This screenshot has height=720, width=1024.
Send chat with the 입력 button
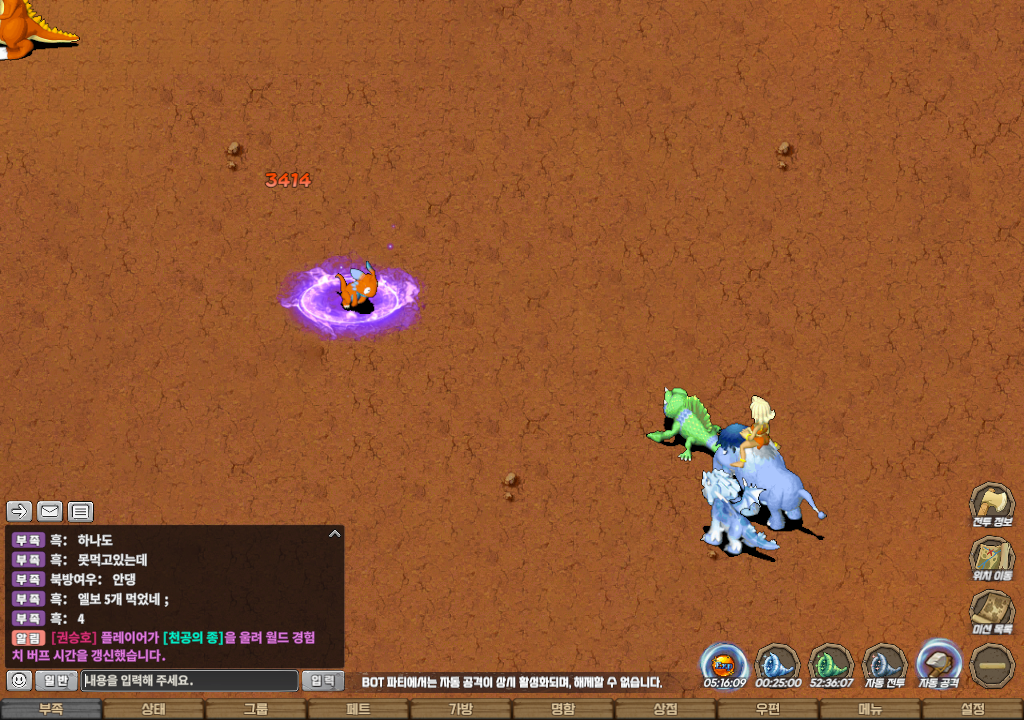tap(323, 681)
